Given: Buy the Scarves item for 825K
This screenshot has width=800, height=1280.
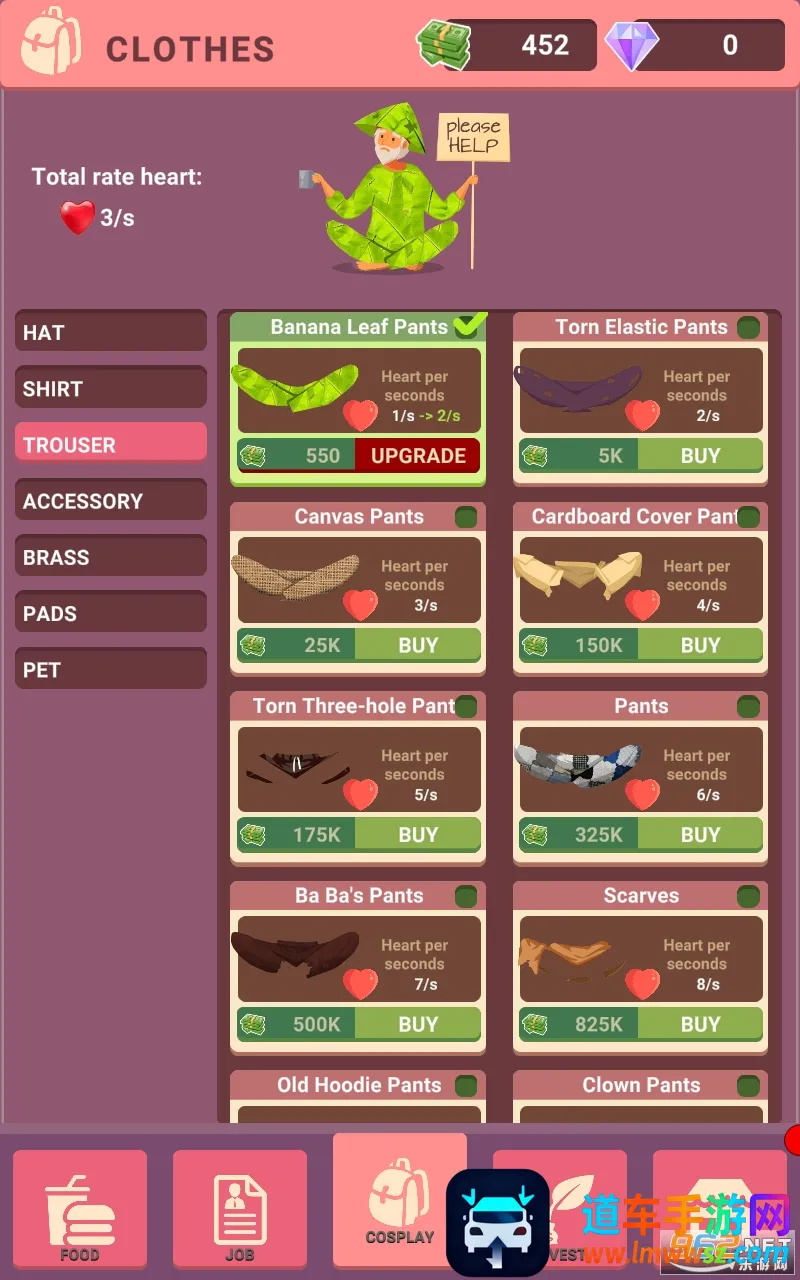Looking at the screenshot, I should [x=700, y=1024].
